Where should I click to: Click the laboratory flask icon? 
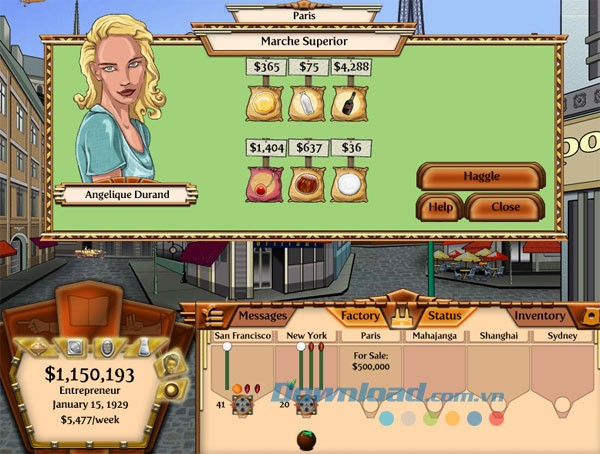[x=142, y=349]
